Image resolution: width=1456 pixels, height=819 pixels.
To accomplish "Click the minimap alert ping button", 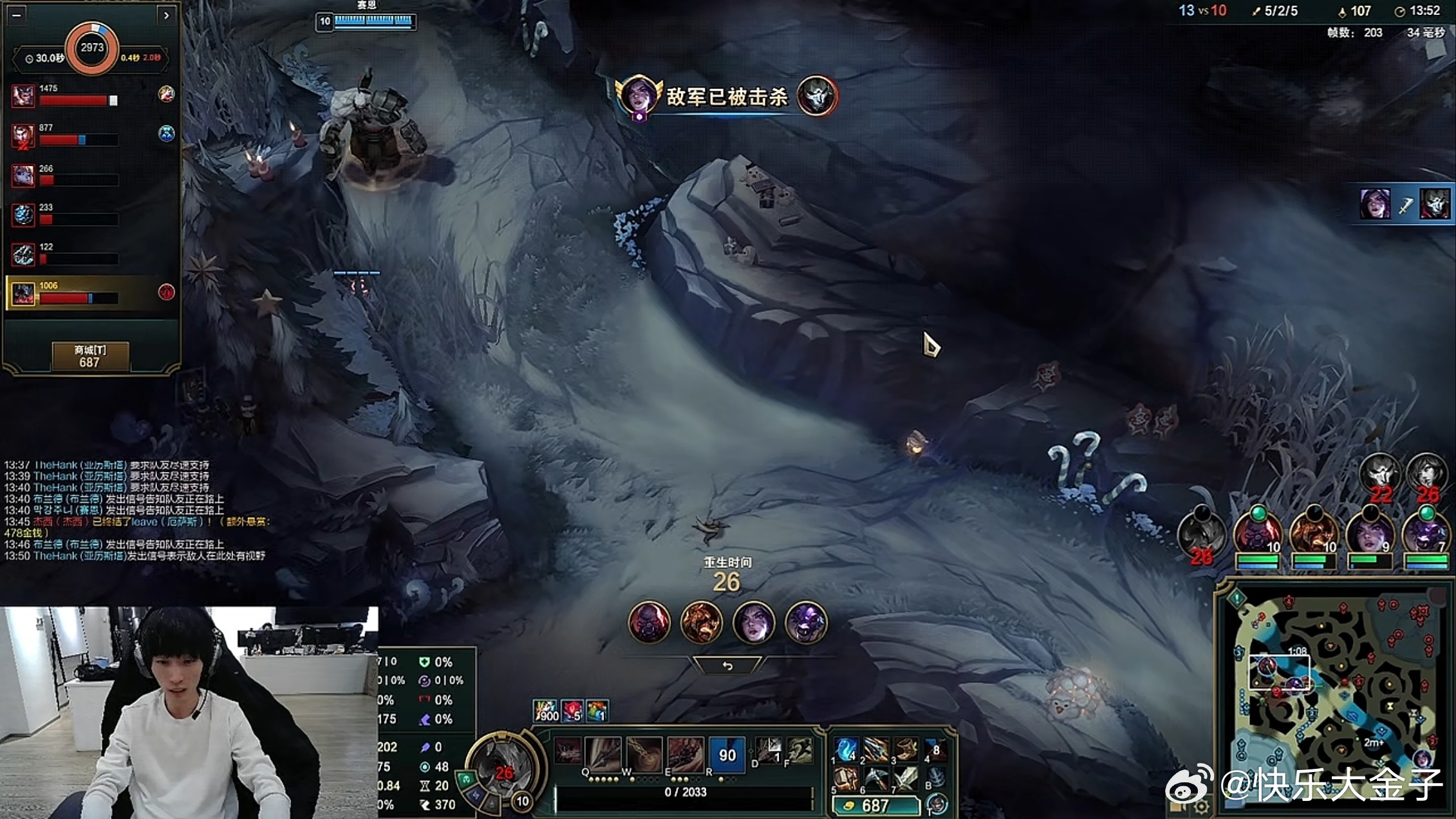I will [1237, 599].
